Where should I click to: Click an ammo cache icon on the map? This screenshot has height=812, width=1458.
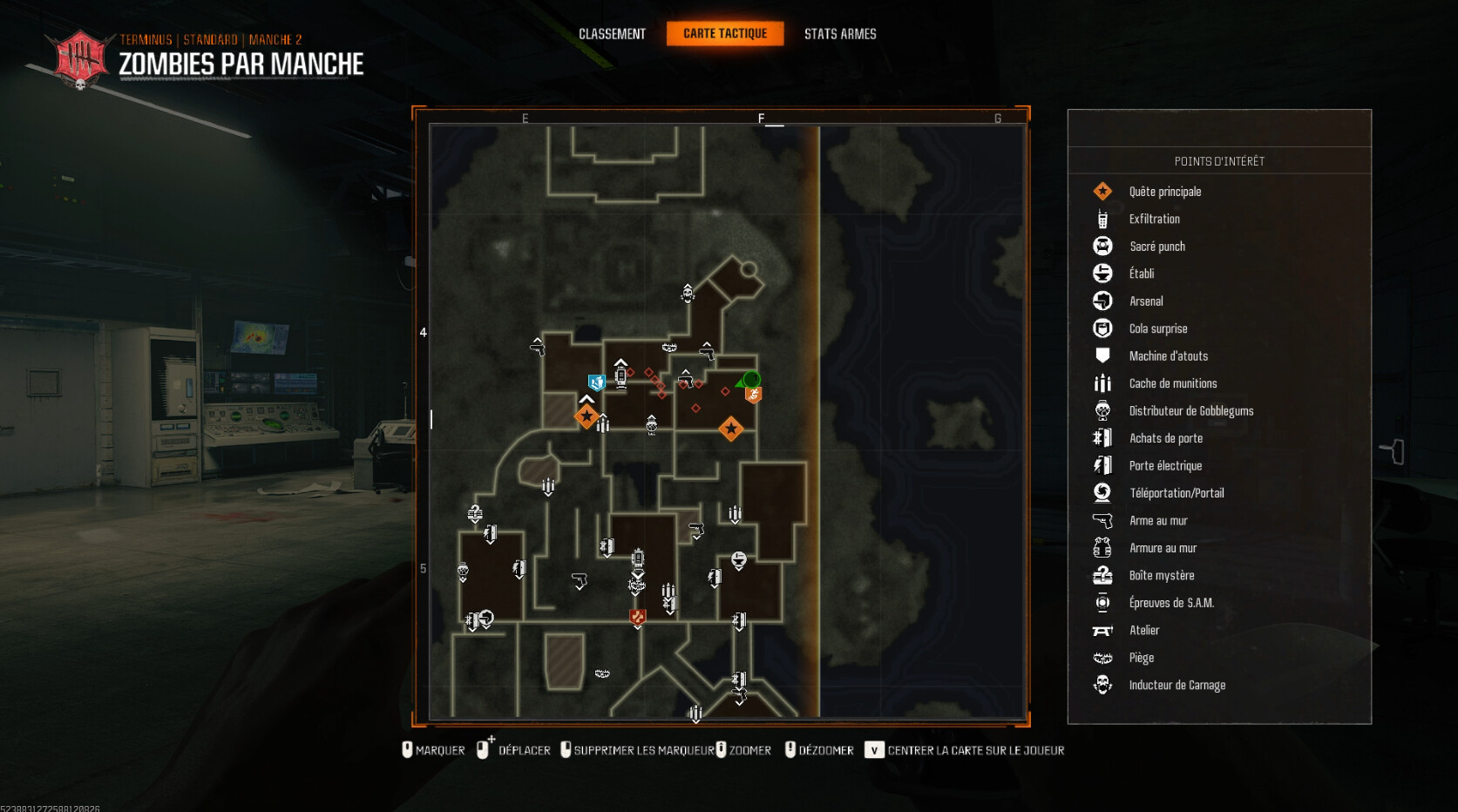click(547, 485)
